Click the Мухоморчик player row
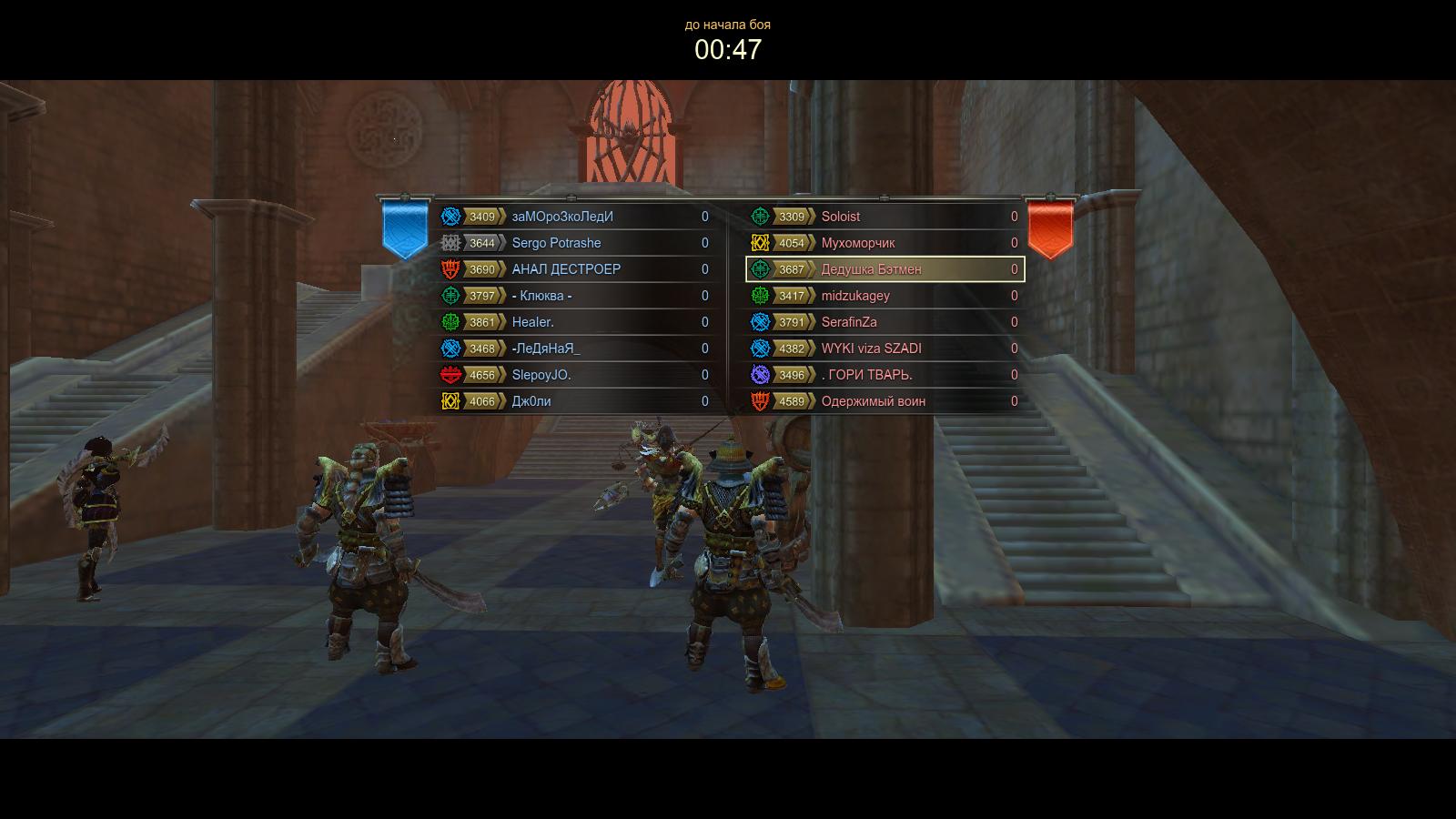The height and width of the screenshot is (819, 1456). [x=883, y=243]
